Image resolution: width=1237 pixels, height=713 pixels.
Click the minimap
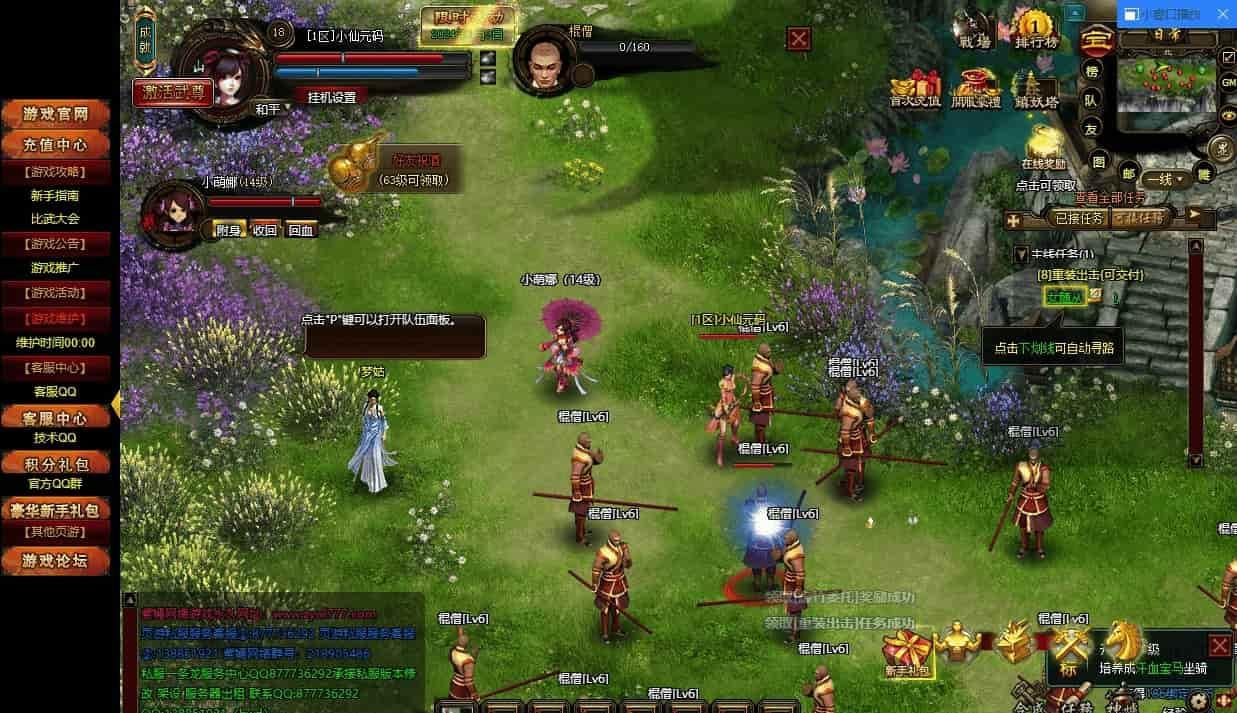[1167, 84]
